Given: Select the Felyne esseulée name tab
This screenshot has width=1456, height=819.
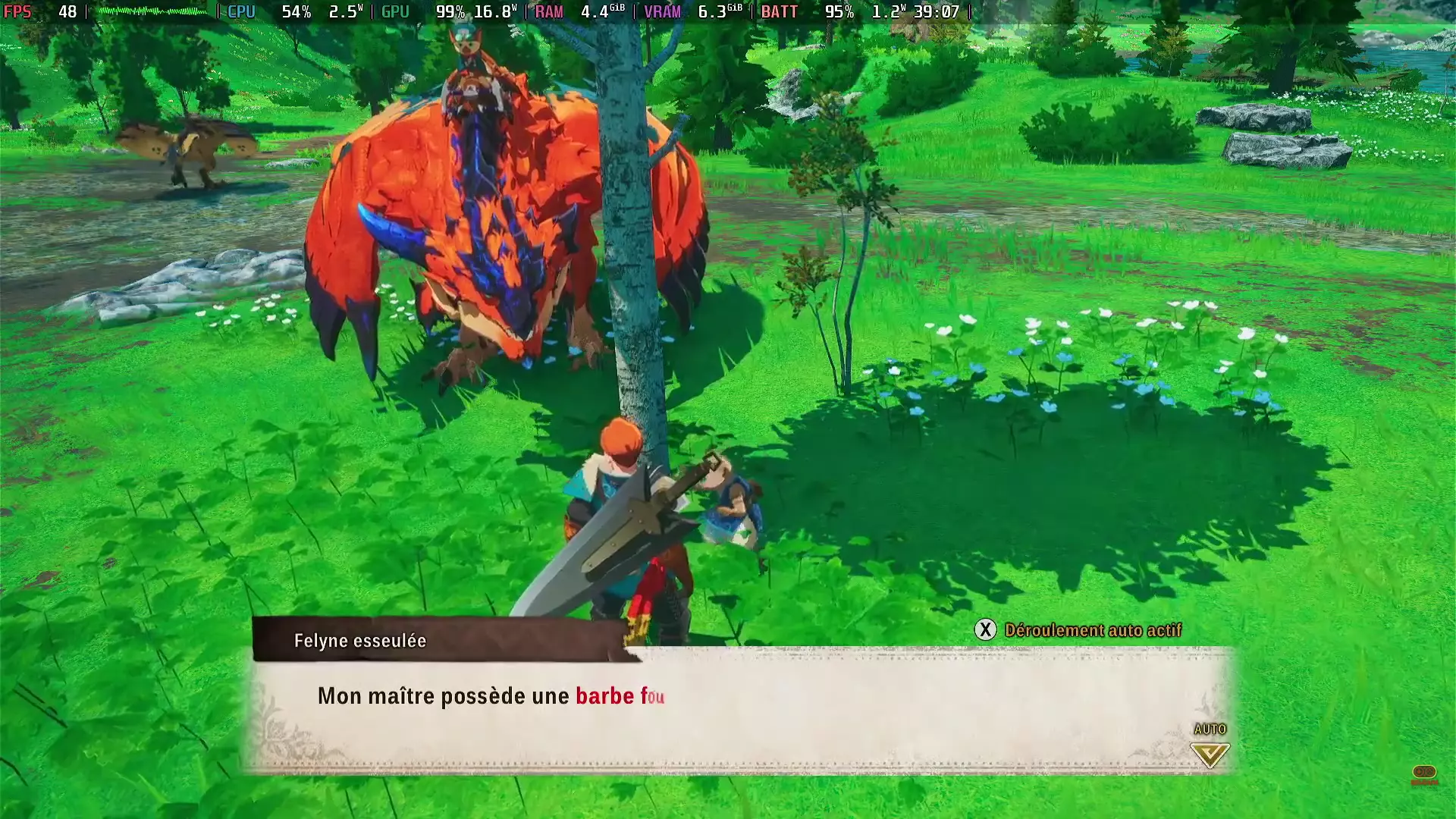Looking at the screenshot, I should [360, 641].
